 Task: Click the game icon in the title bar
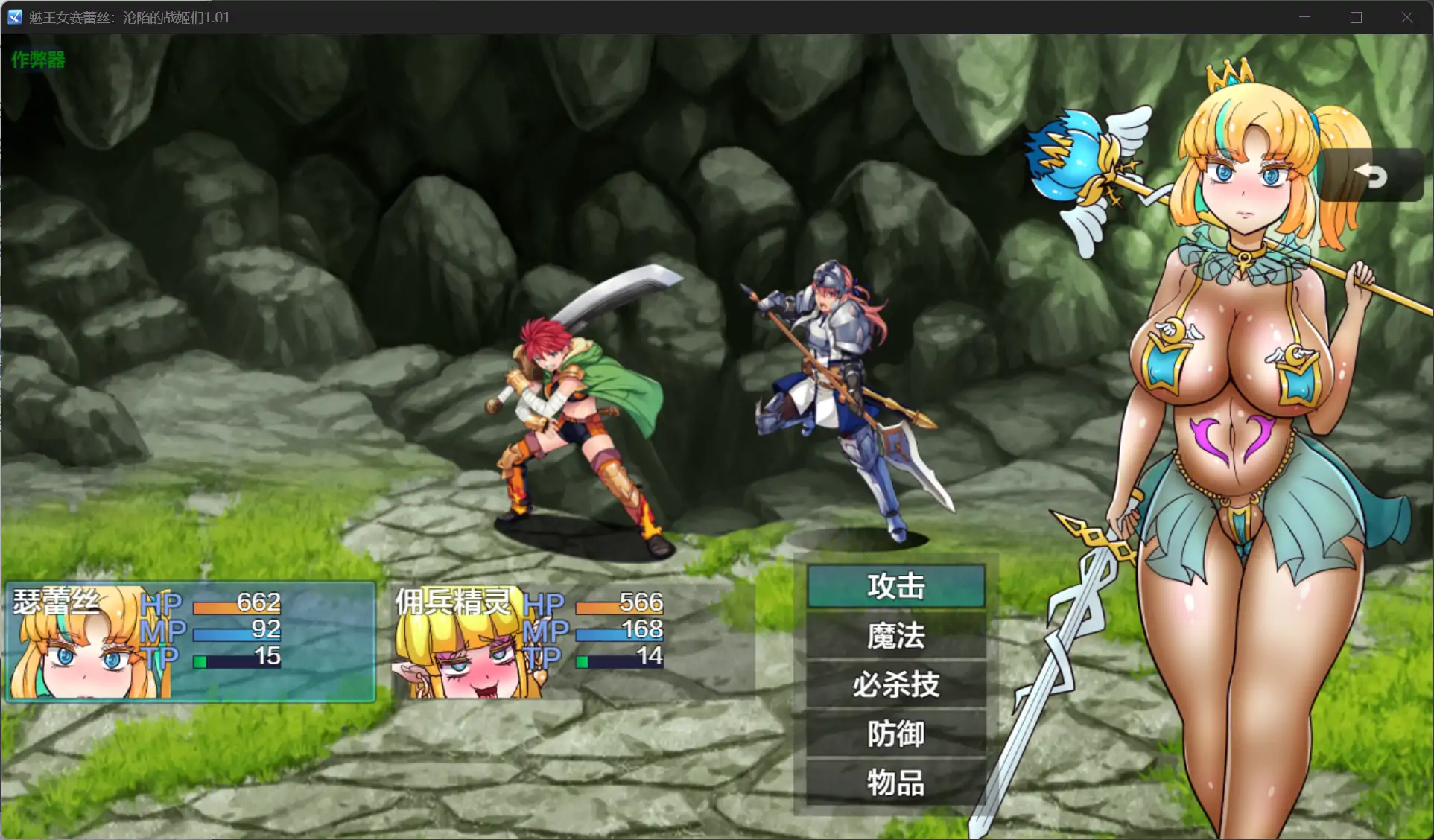[x=13, y=16]
